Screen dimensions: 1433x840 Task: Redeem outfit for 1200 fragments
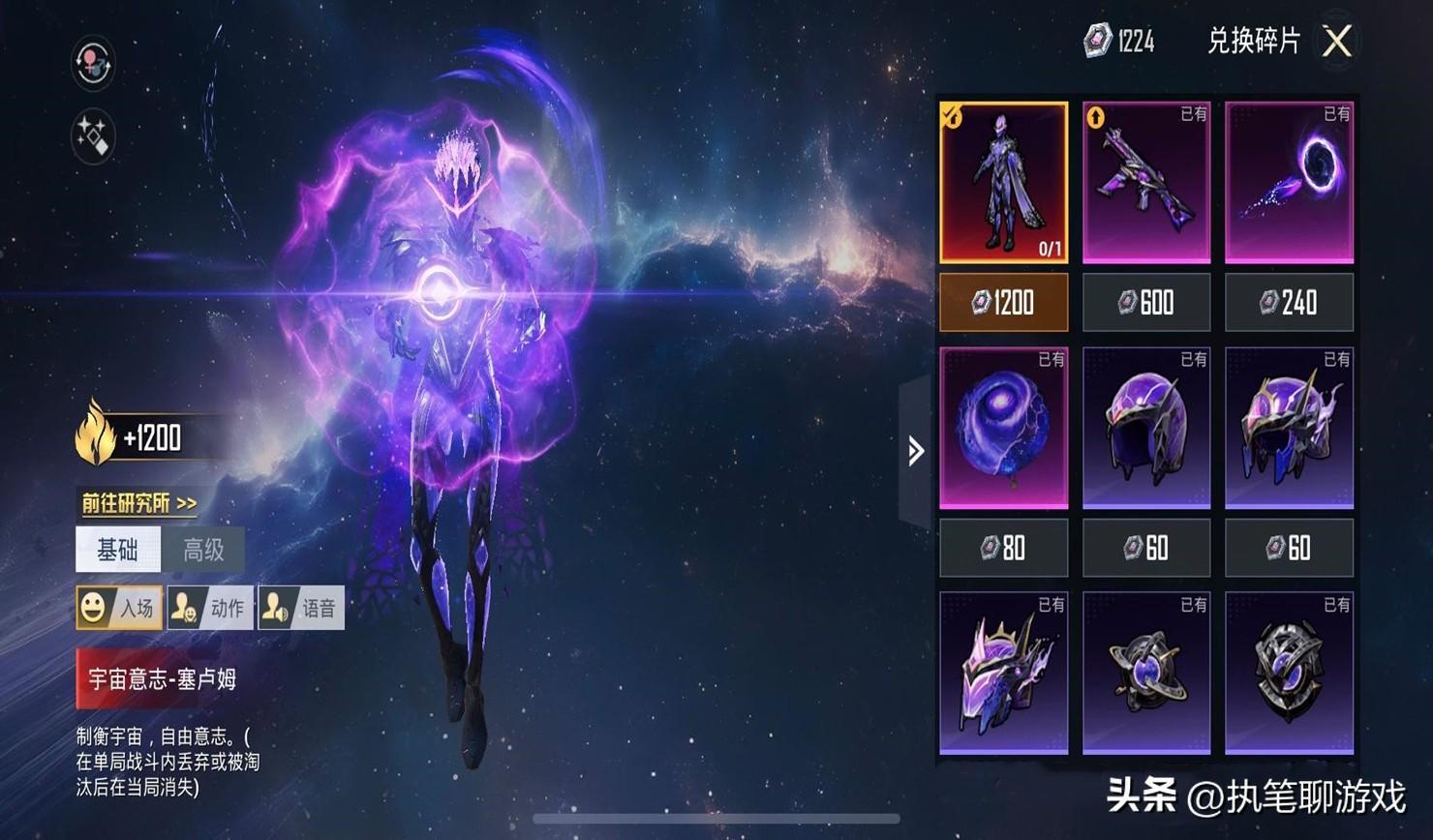point(1004,303)
